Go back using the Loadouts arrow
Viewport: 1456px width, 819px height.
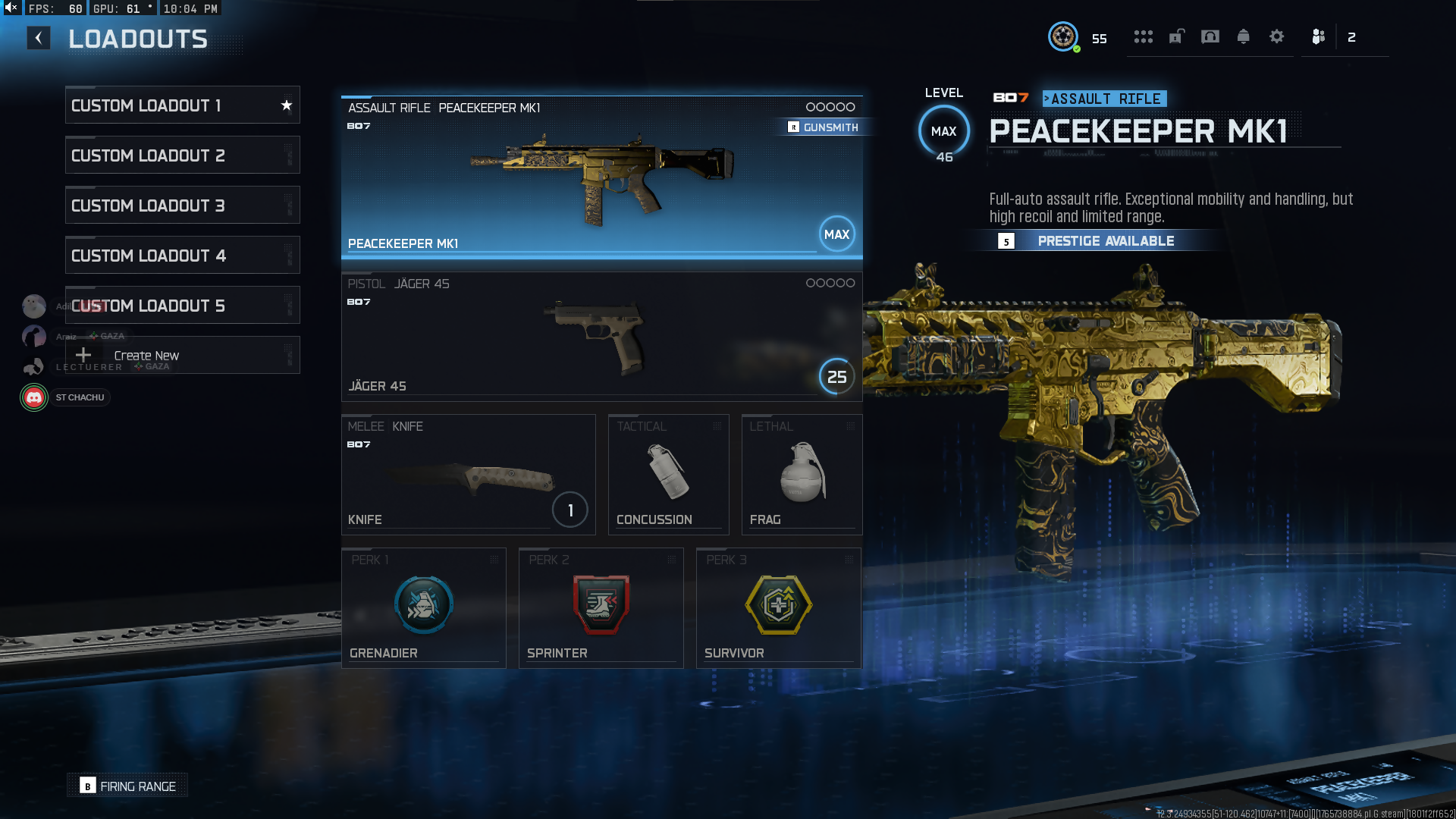[x=39, y=38]
